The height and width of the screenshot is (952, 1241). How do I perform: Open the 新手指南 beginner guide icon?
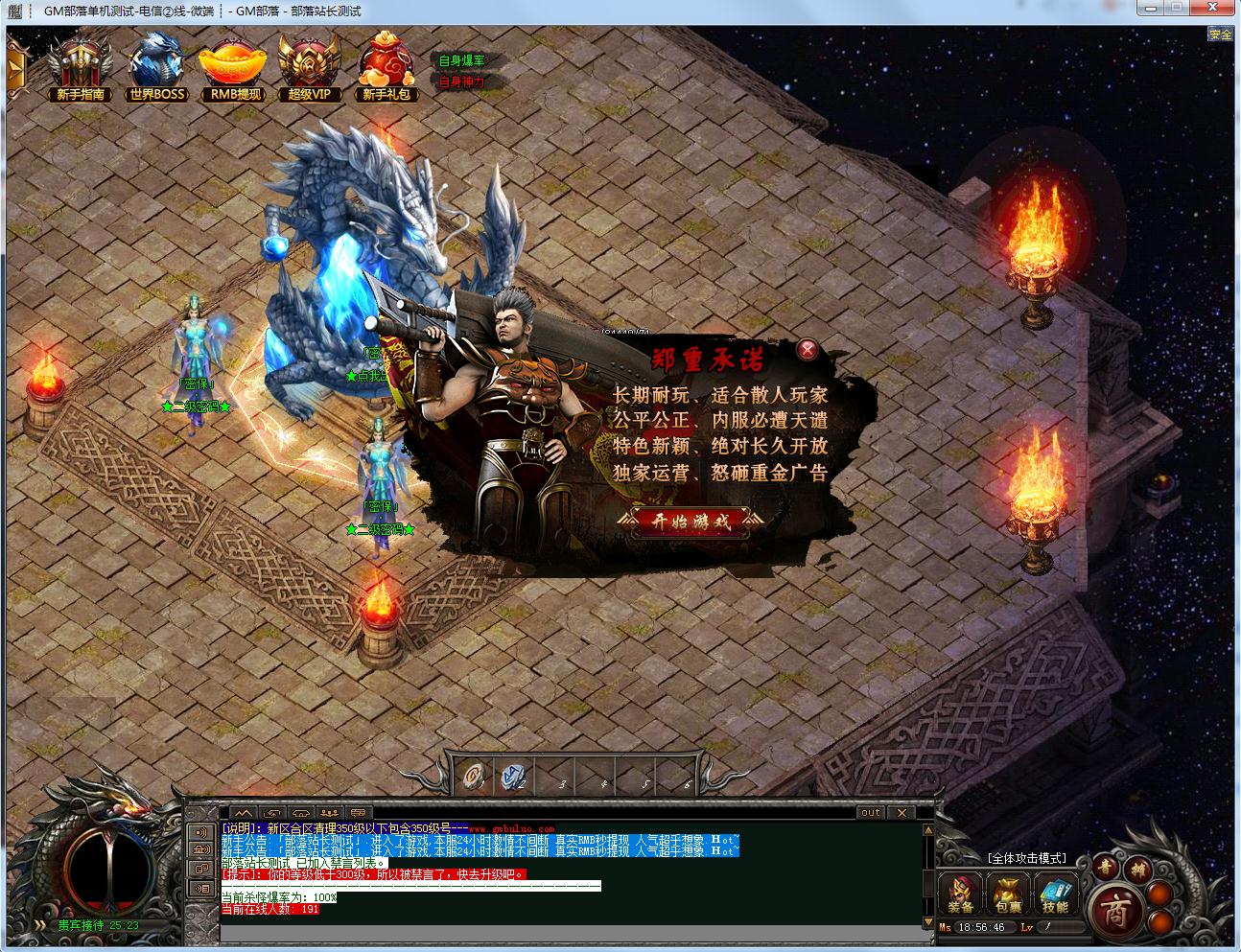[81, 67]
